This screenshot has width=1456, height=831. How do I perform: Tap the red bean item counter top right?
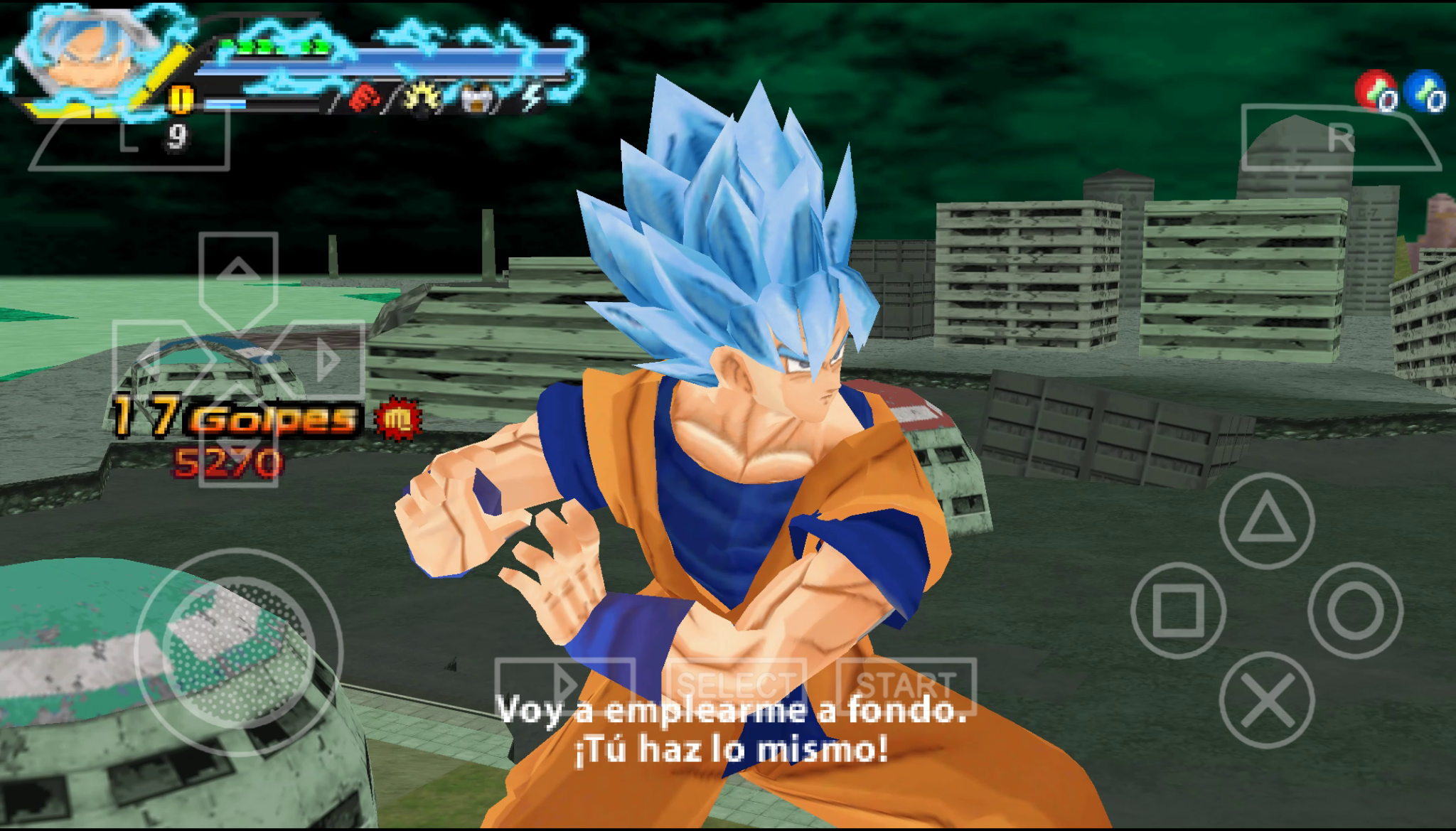[1376, 89]
